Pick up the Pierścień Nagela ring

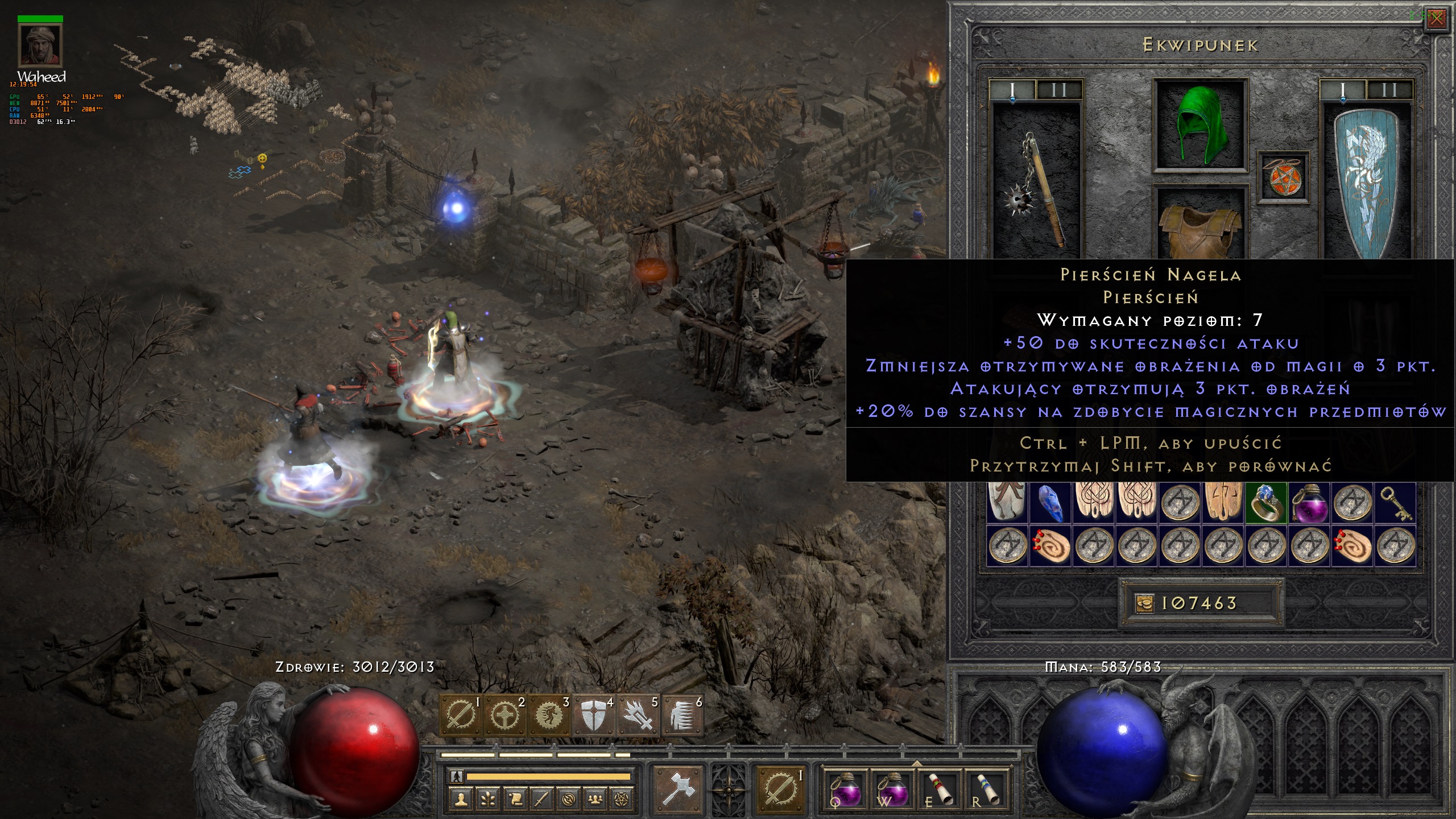pos(1266,503)
